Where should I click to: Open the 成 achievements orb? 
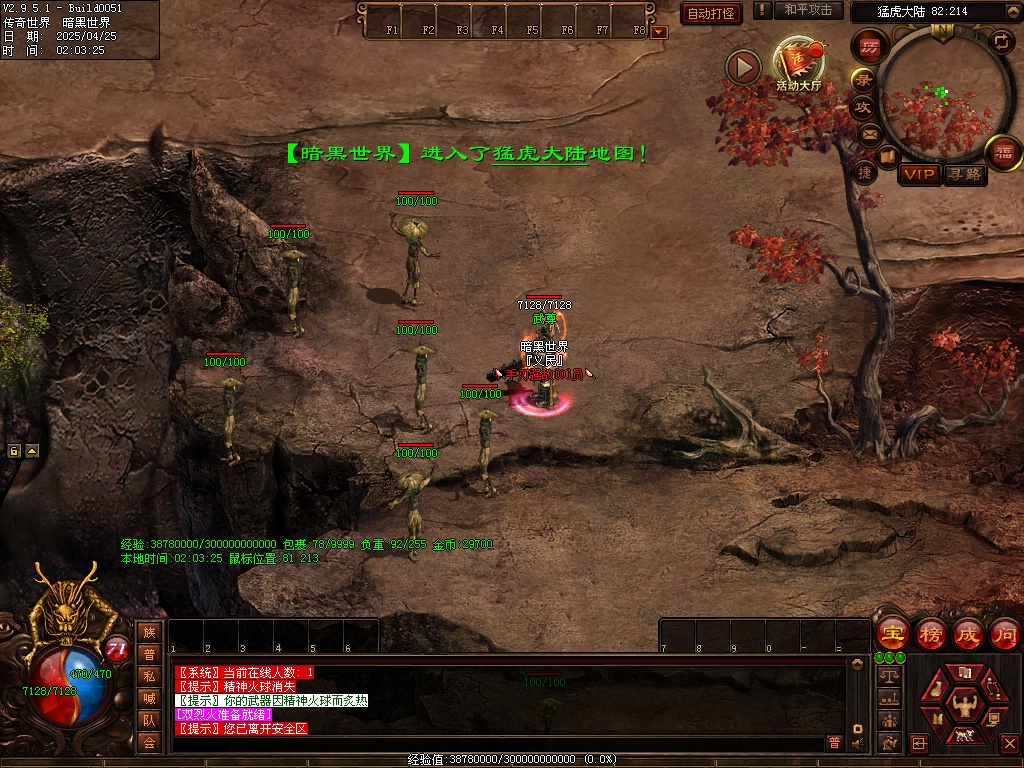pos(967,634)
